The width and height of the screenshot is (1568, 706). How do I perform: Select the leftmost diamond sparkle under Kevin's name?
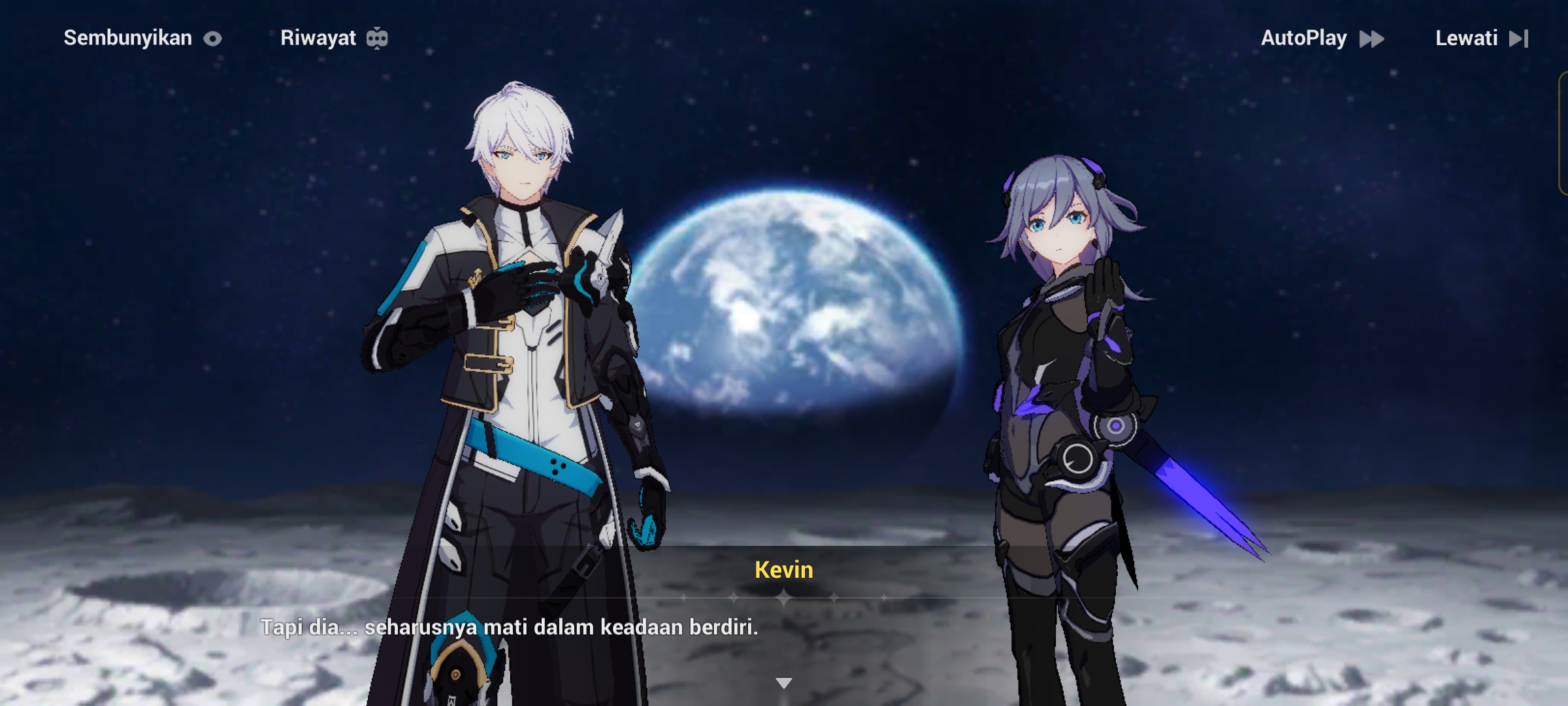click(x=684, y=598)
